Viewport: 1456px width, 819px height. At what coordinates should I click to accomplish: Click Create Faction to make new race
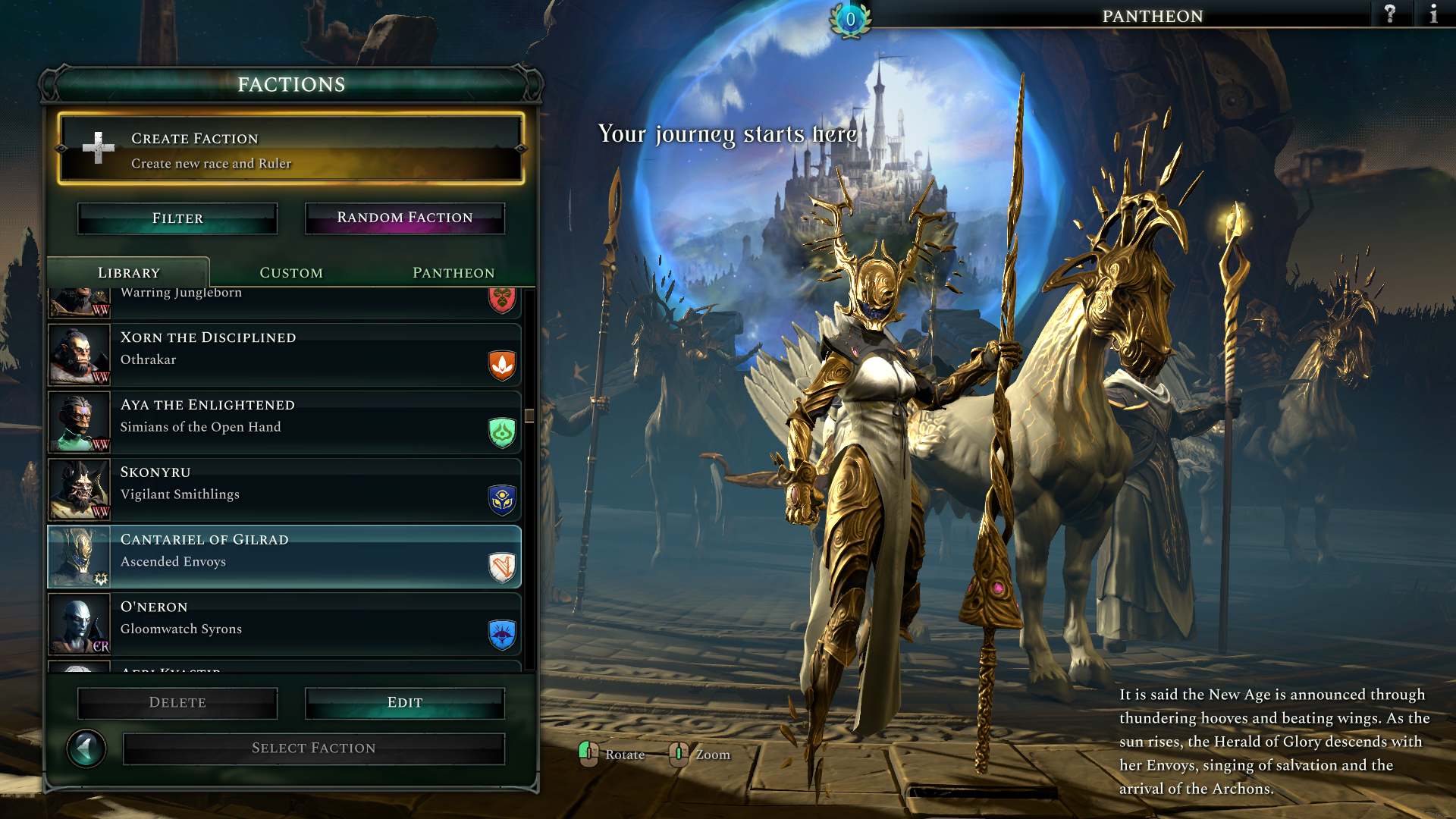pos(291,149)
